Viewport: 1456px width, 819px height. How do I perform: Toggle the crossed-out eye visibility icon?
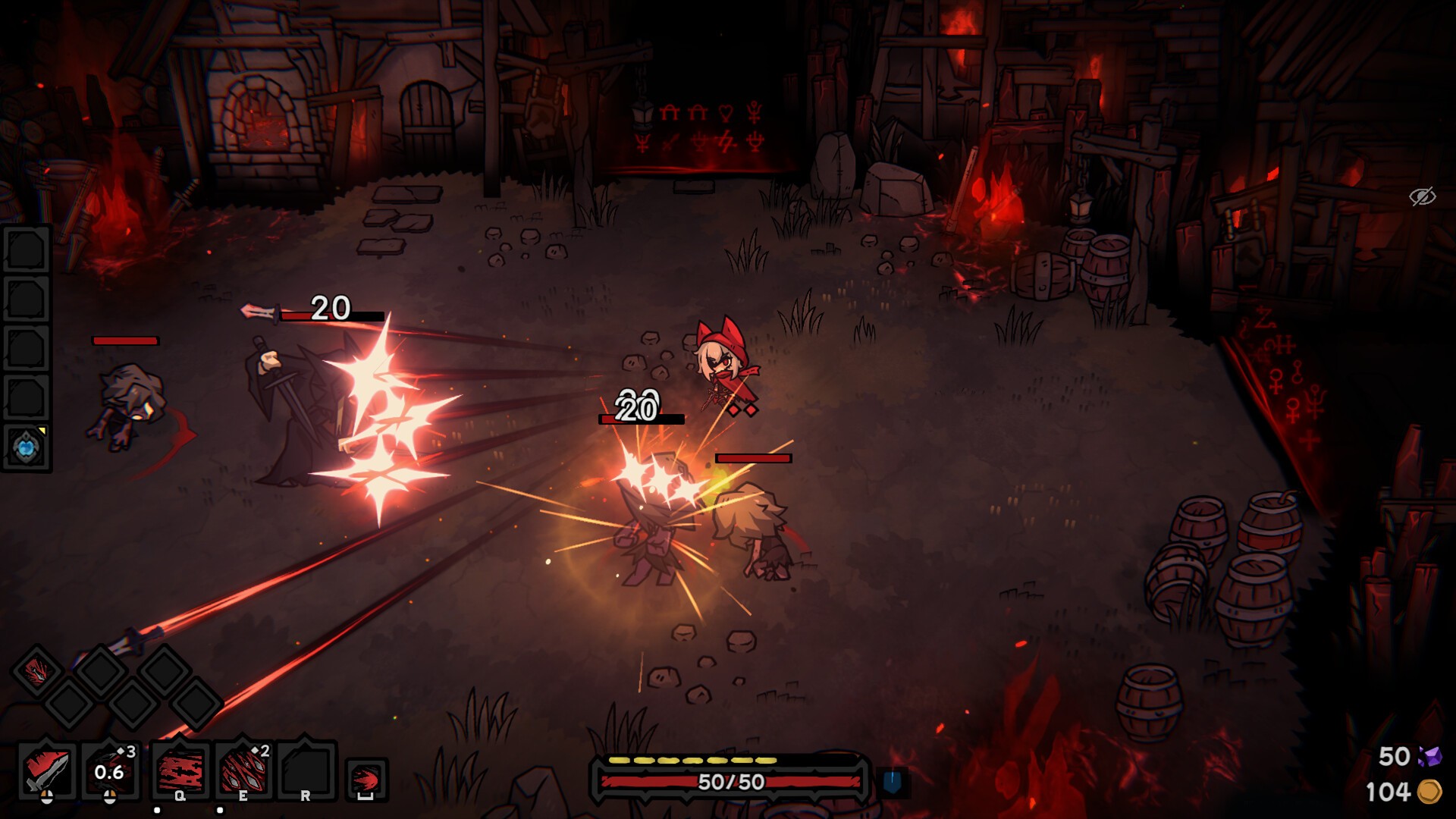[x=1422, y=196]
